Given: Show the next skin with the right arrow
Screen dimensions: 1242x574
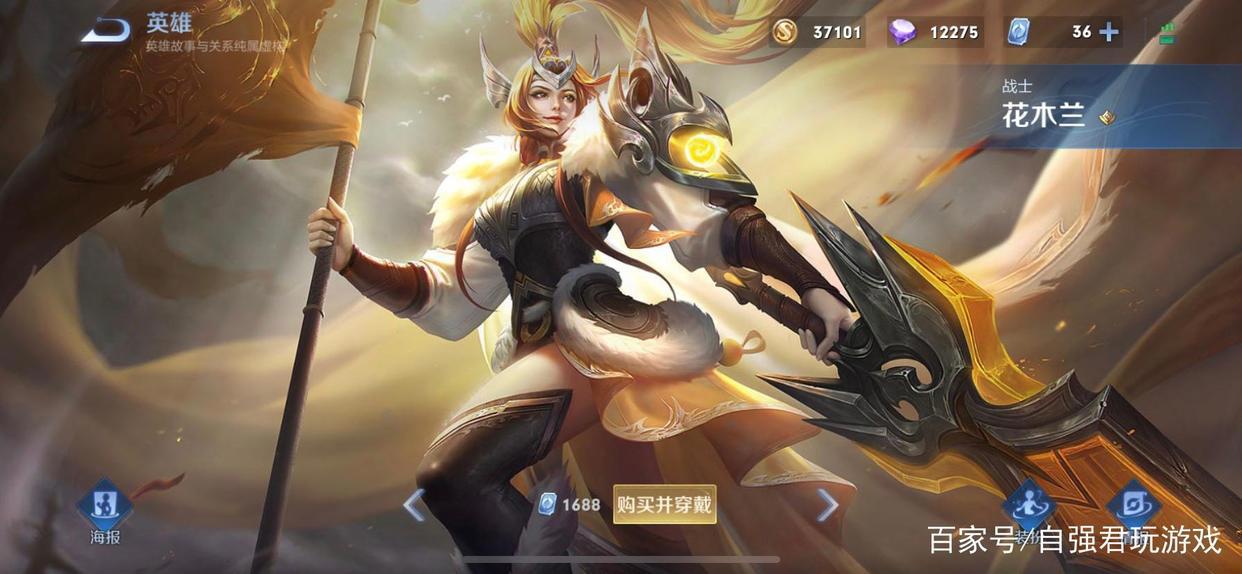Looking at the screenshot, I should [x=827, y=505].
